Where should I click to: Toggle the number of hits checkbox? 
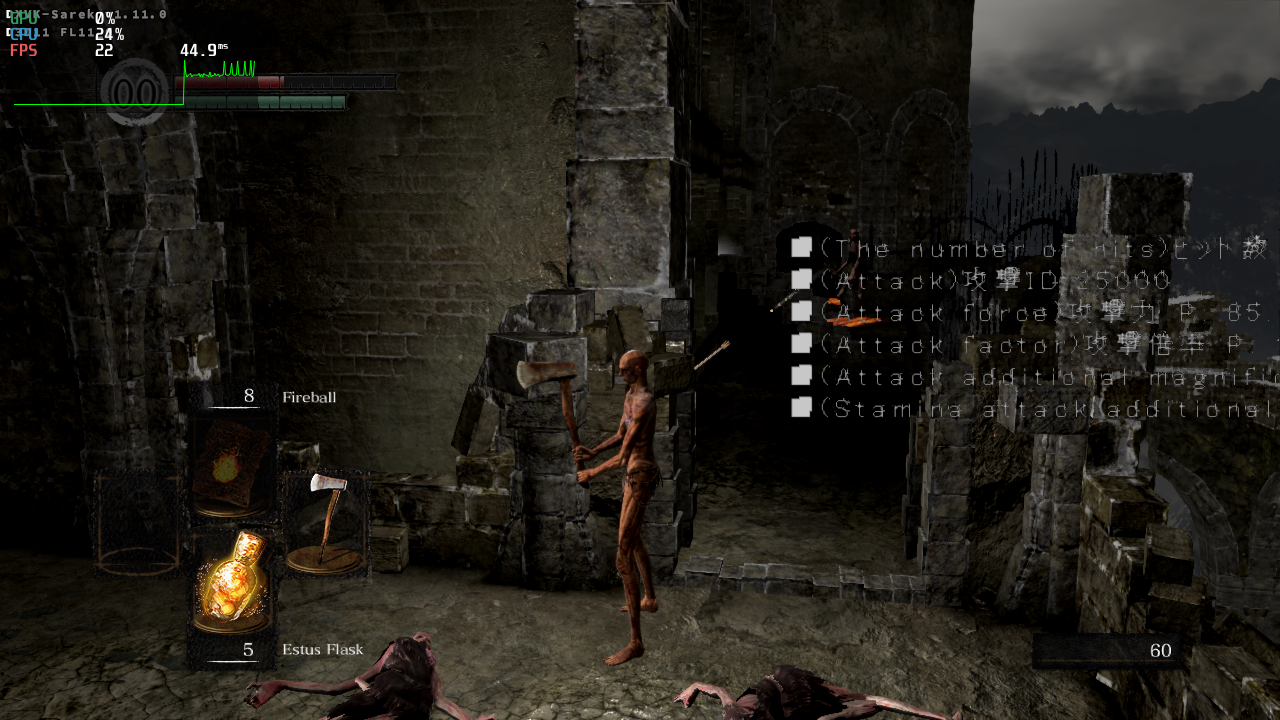[801, 247]
